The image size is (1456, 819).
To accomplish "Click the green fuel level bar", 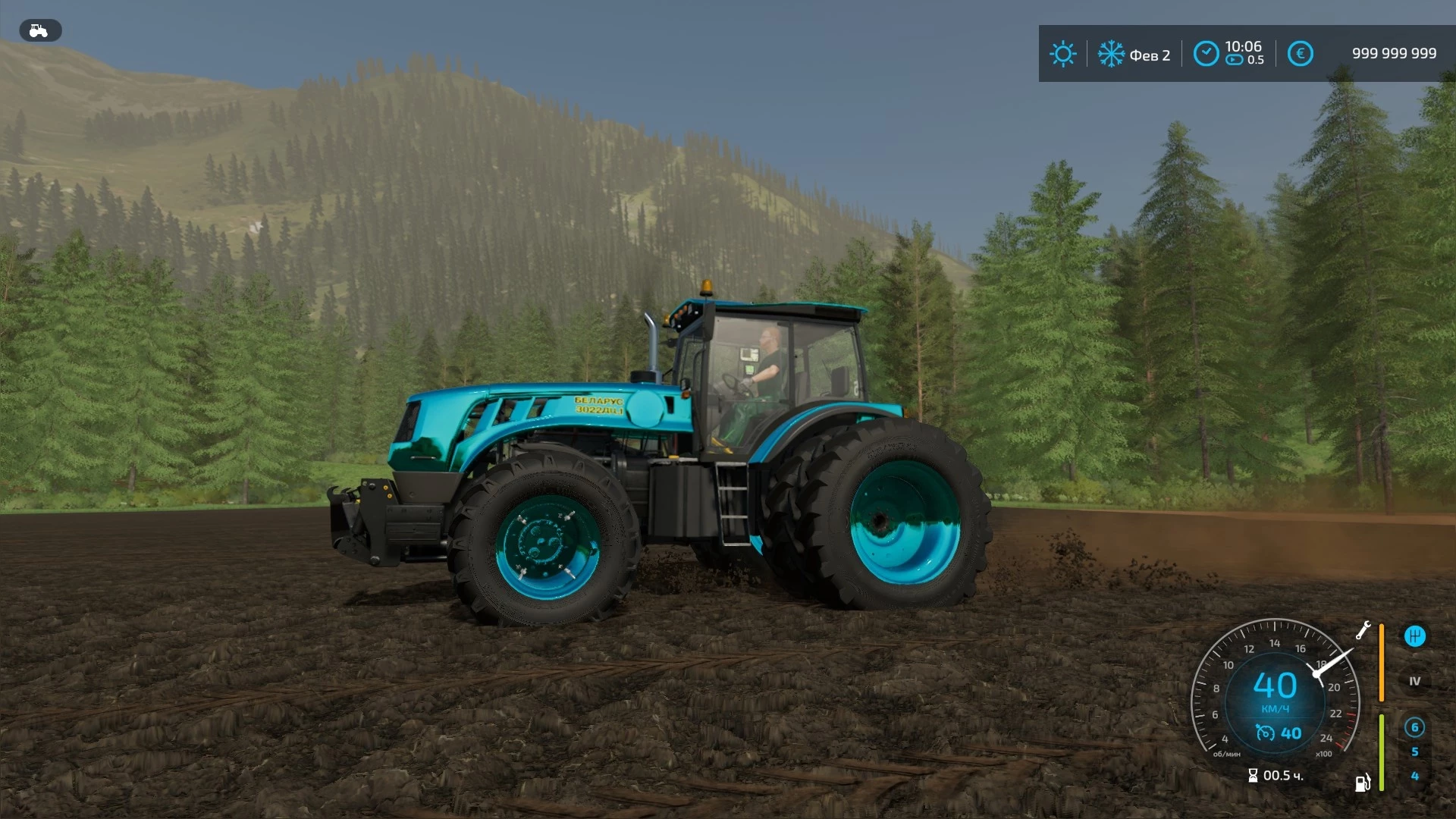I will 1381,752.
